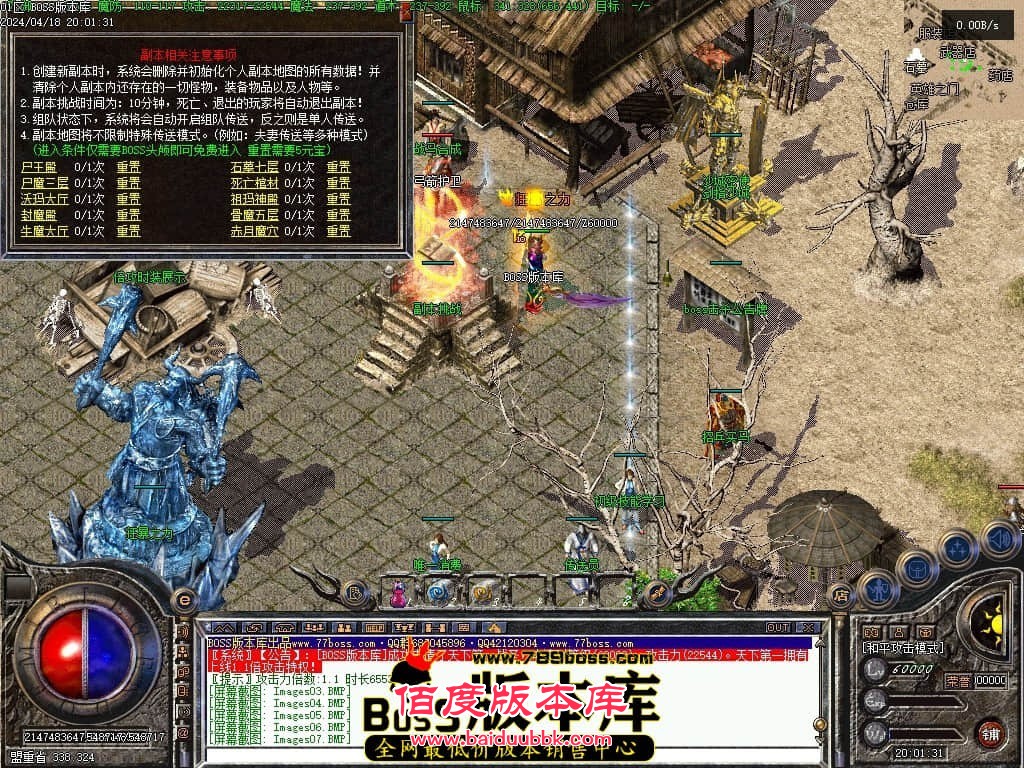Image resolution: width=1024 pixels, height=768 pixels.
Task: Select the 赤月魔穴 dungeon link
Action: click(255, 231)
